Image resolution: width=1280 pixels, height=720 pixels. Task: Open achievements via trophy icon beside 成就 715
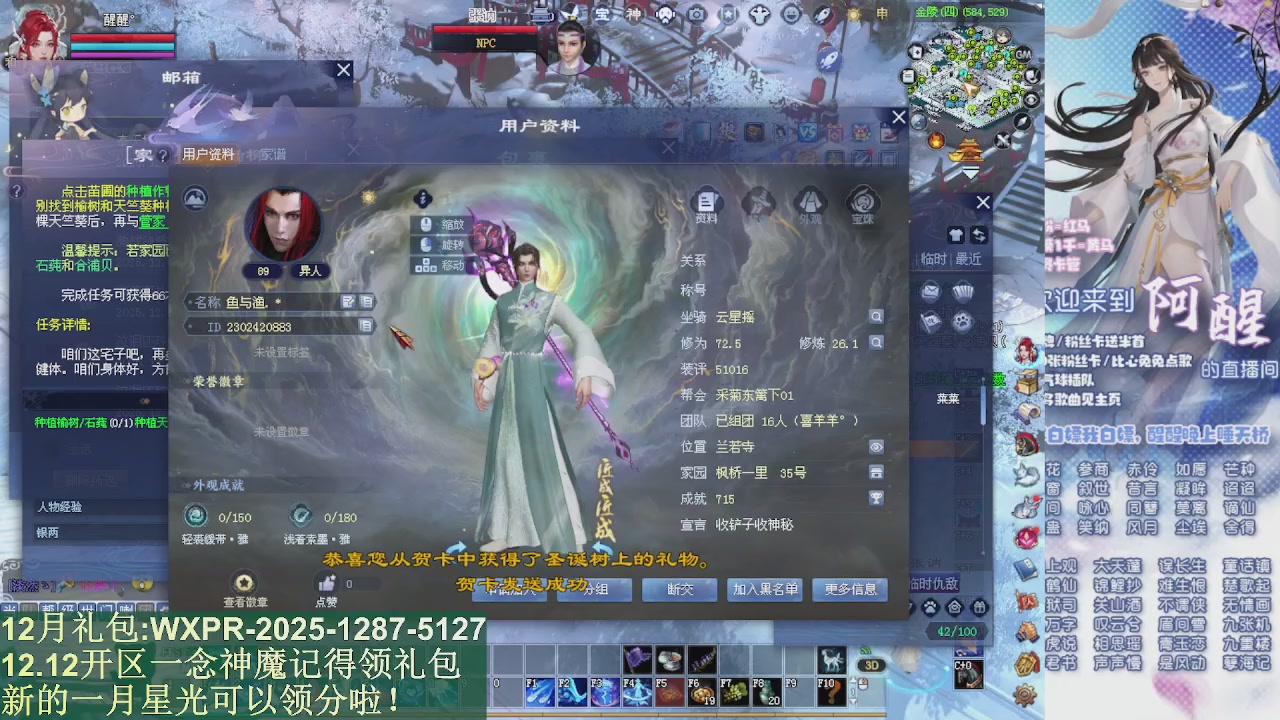click(876, 498)
